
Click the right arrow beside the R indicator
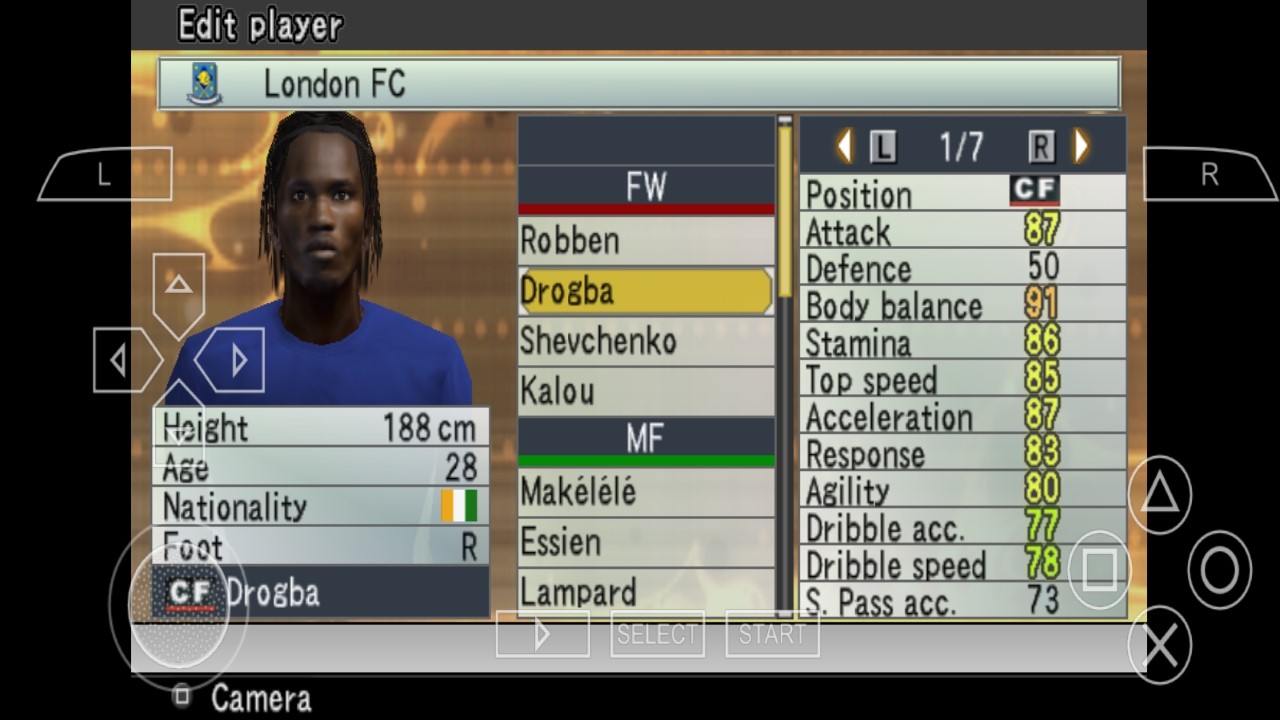(x=1079, y=145)
